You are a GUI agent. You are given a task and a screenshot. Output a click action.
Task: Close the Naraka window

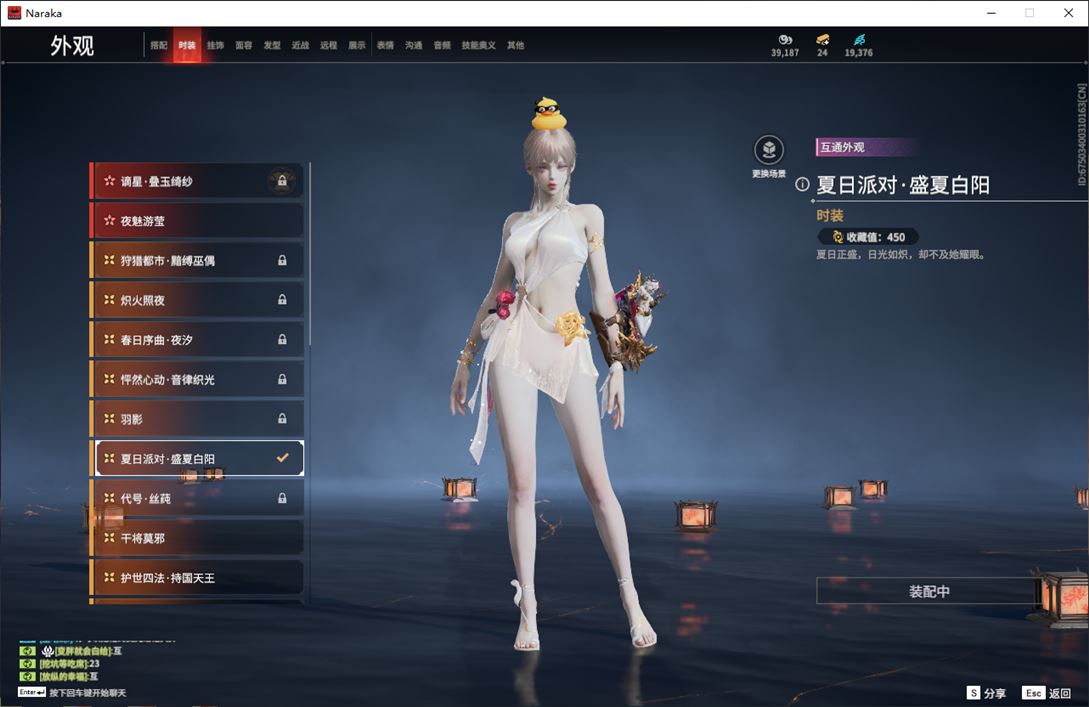1068,13
